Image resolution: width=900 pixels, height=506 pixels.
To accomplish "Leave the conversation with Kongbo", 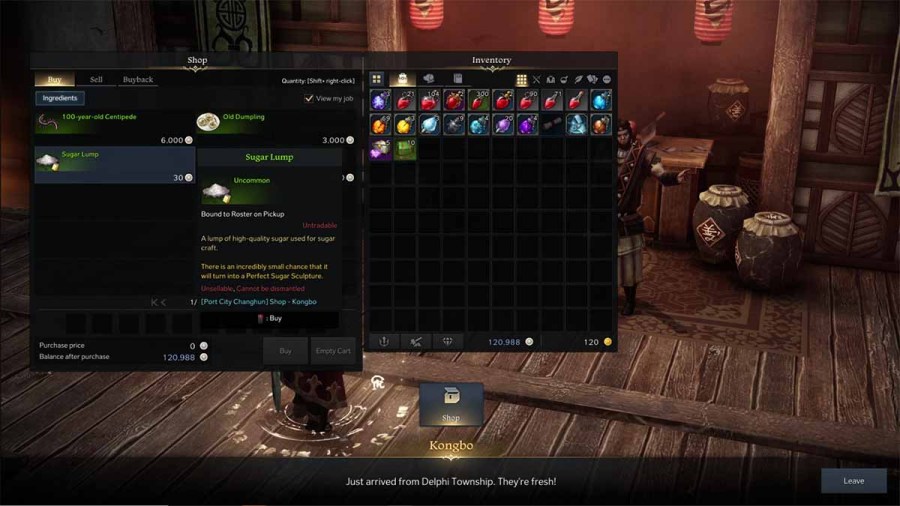I will 853,481.
